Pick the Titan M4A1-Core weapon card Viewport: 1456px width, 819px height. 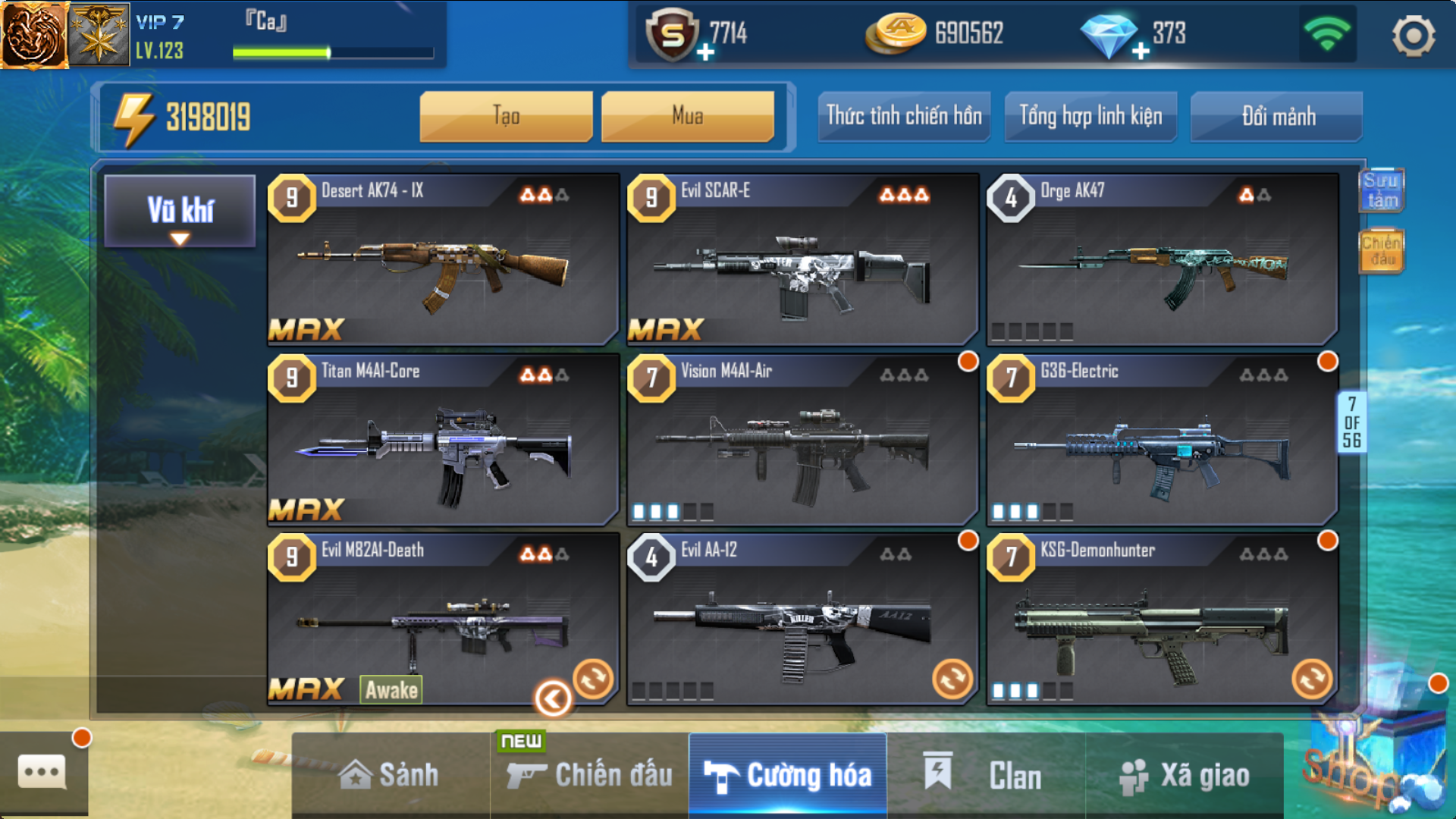tap(443, 440)
